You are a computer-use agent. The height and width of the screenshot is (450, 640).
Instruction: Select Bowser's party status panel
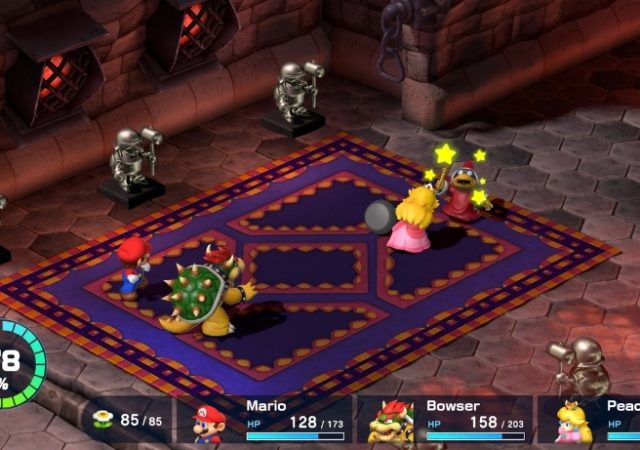pos(445,421)
